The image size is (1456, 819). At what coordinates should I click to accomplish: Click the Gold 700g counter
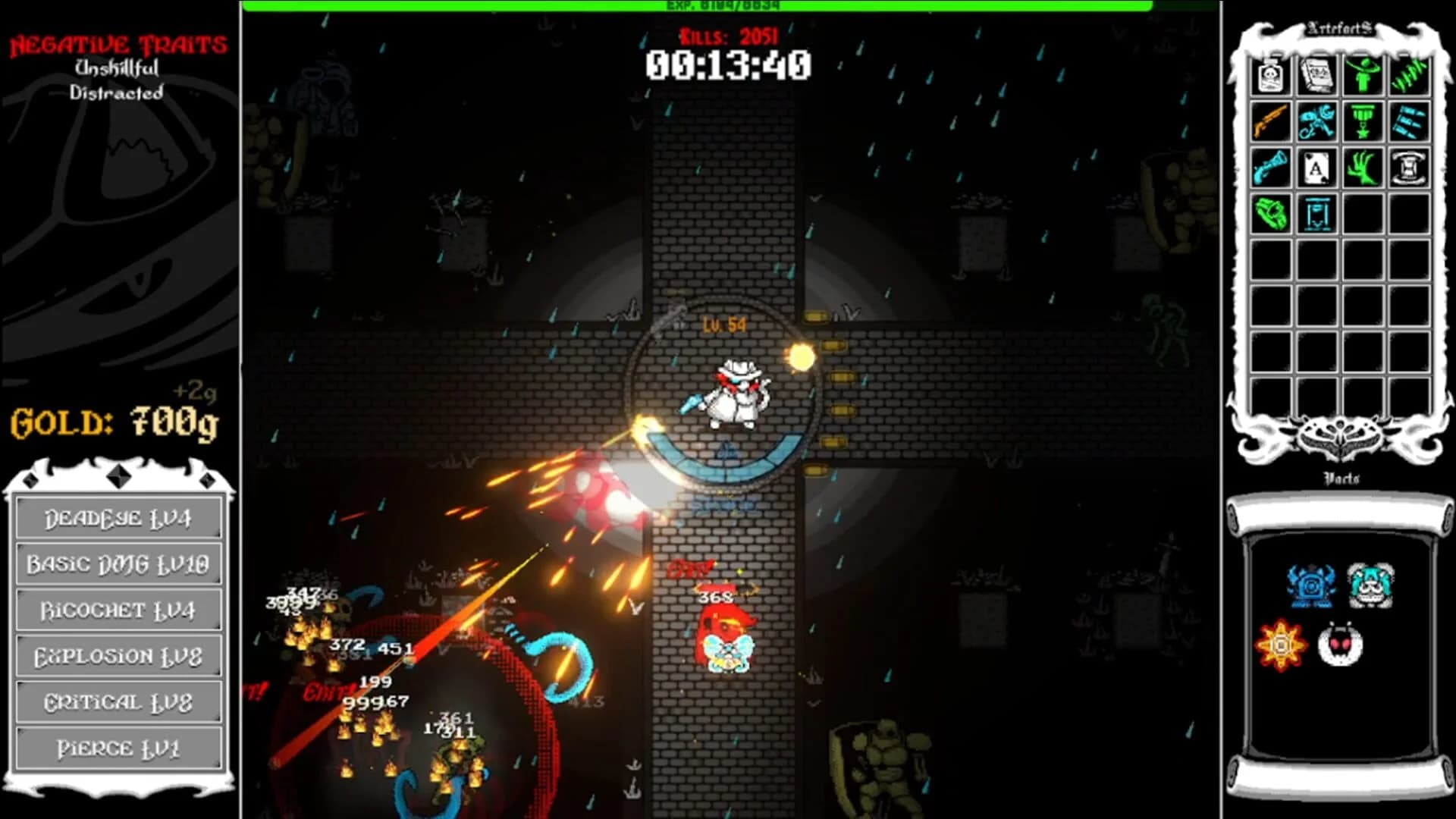112,423
